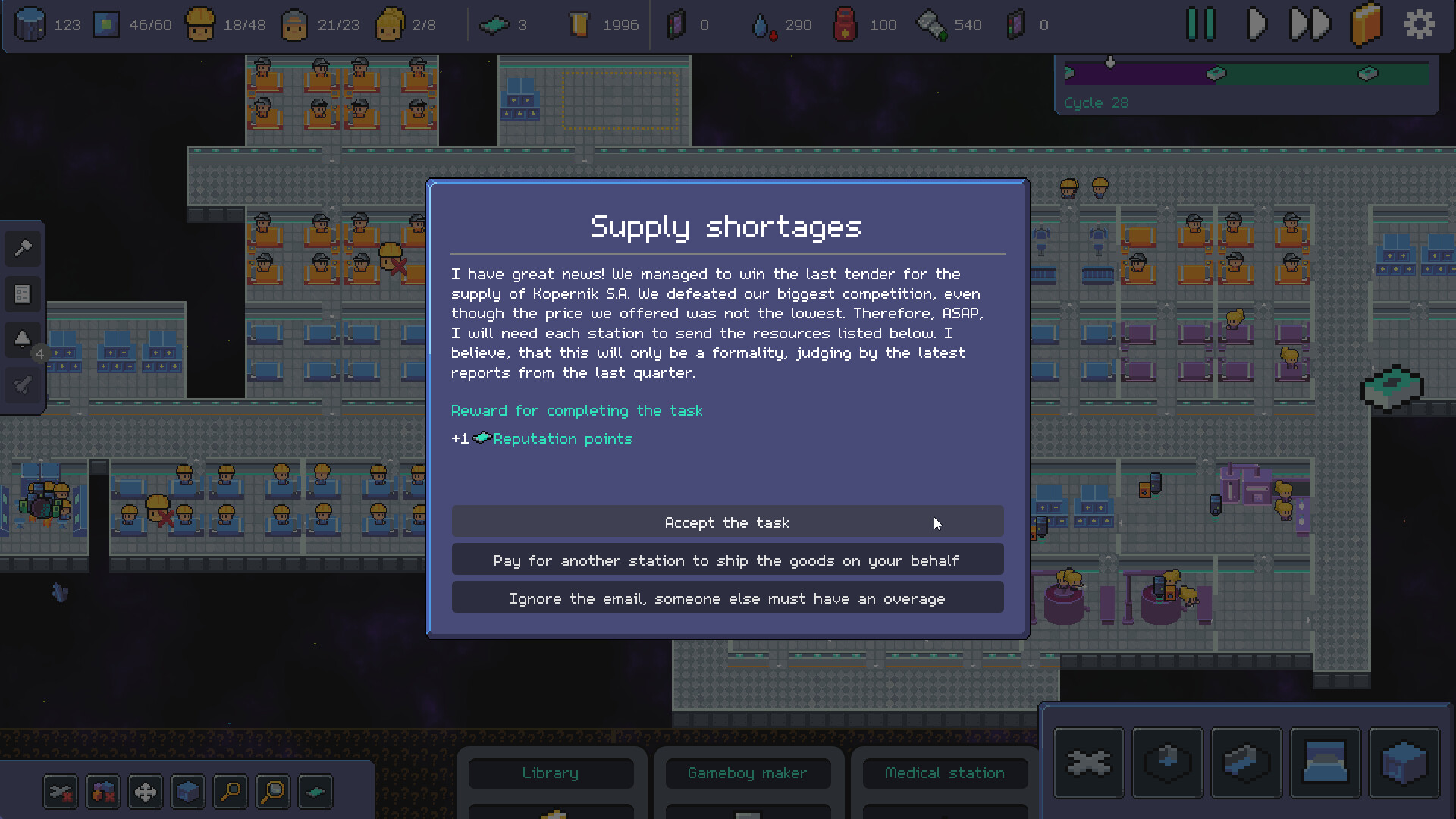Resume the simulation with the play button
The width and height of the screenshot is (1456, 819).
[x=1257, y=24]
